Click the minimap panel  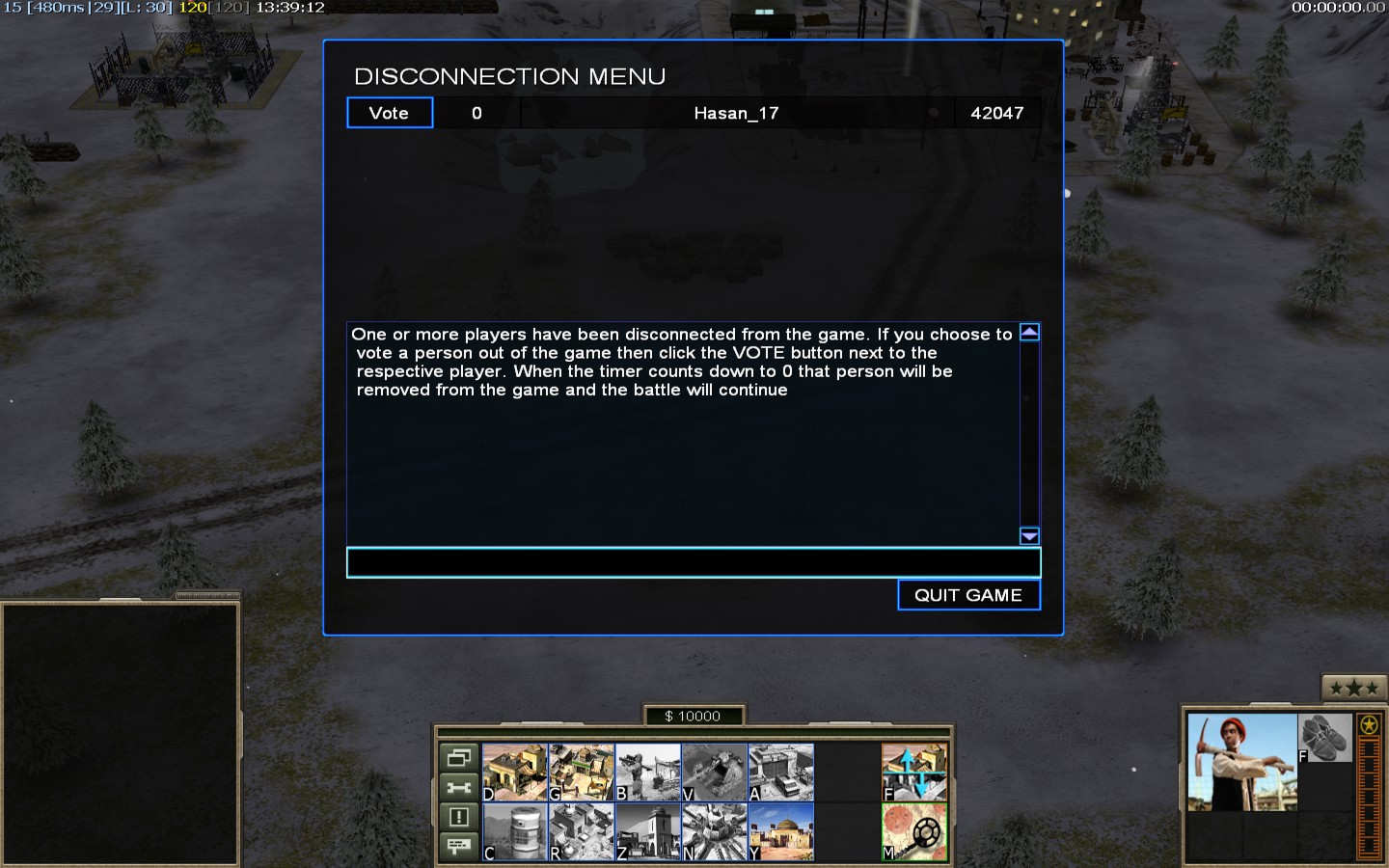click(x=120, y=733)
